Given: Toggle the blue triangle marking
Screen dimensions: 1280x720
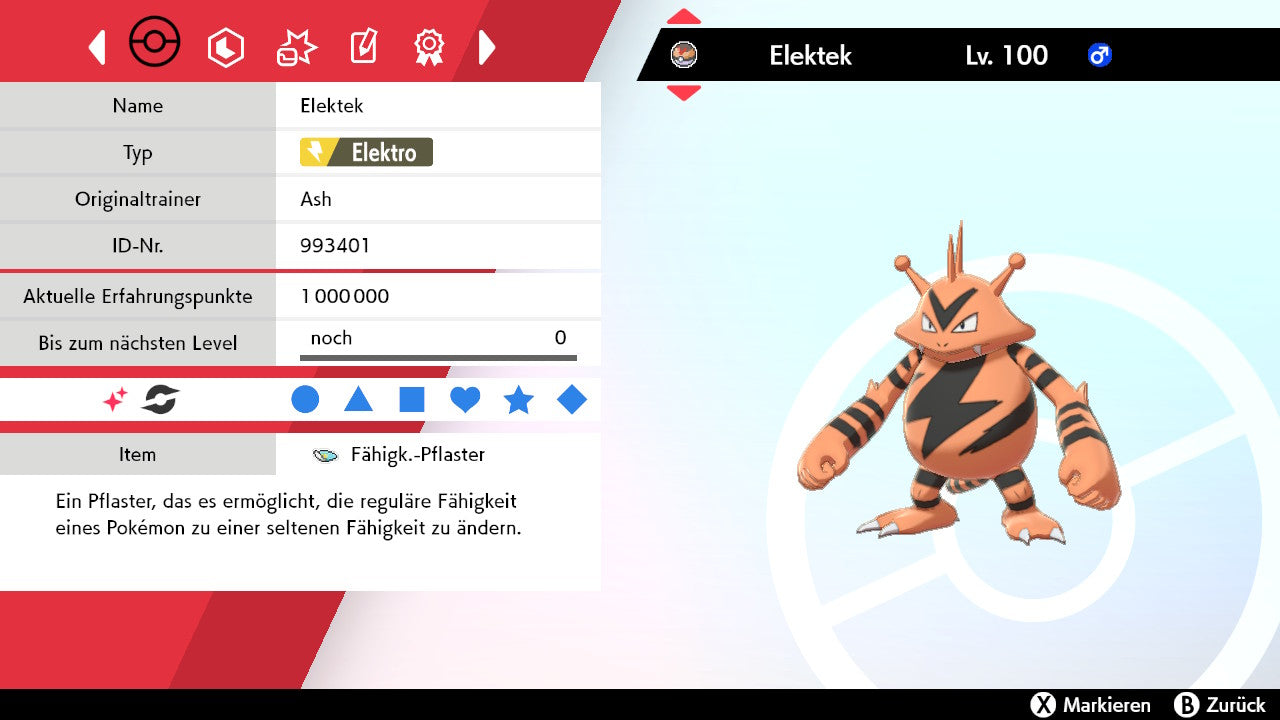Looking at the screenshot, I should point(358,400).
